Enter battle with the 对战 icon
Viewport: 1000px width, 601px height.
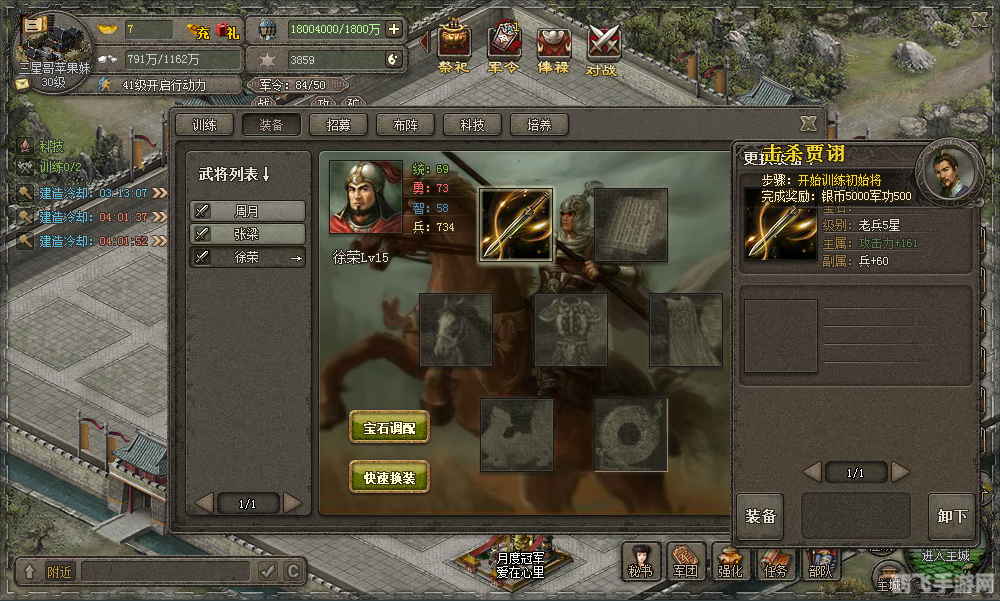[x=603, y=48]
